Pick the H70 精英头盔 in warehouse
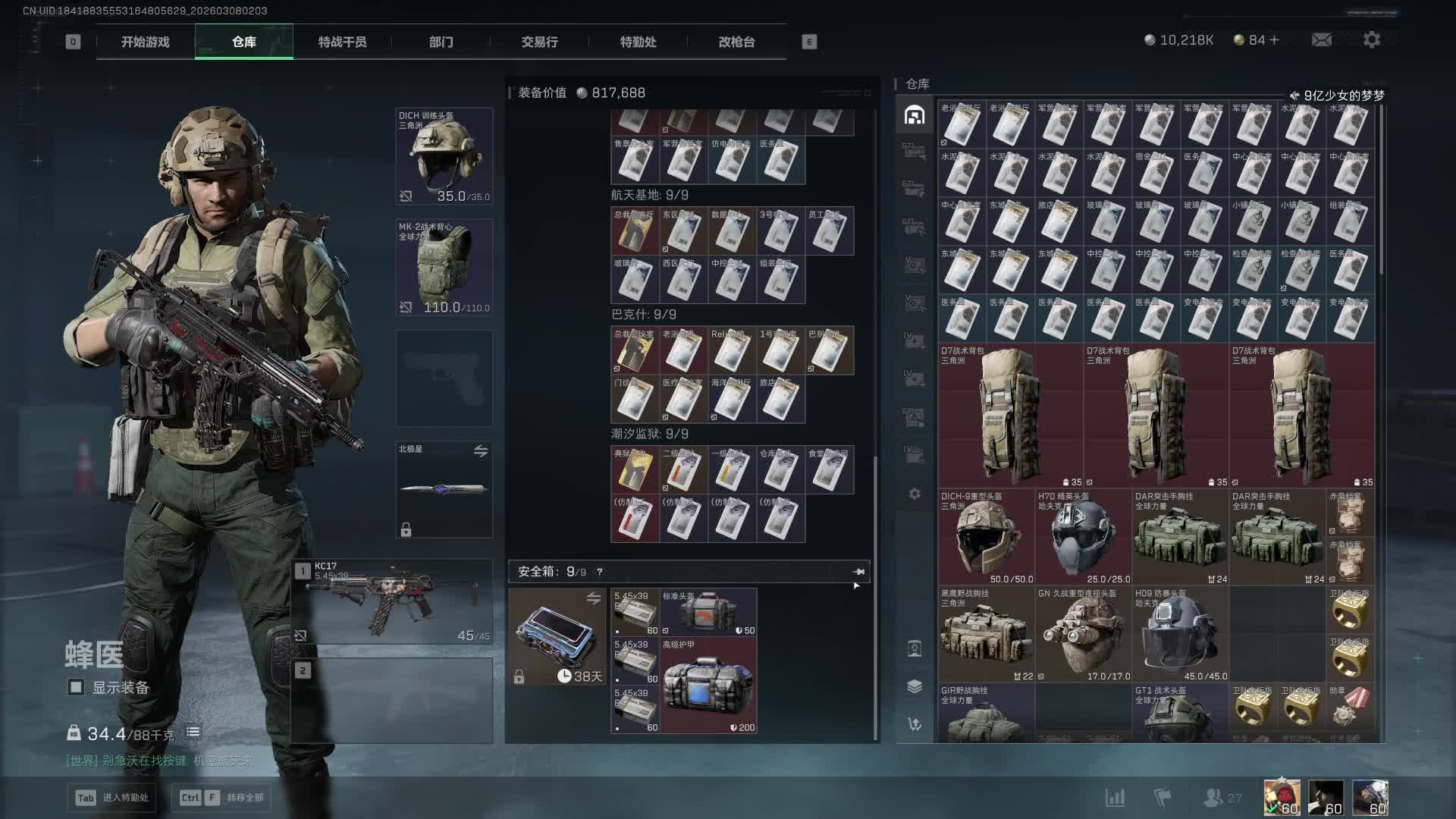Screen dimensions: 1456x819 pos(1083,537)
